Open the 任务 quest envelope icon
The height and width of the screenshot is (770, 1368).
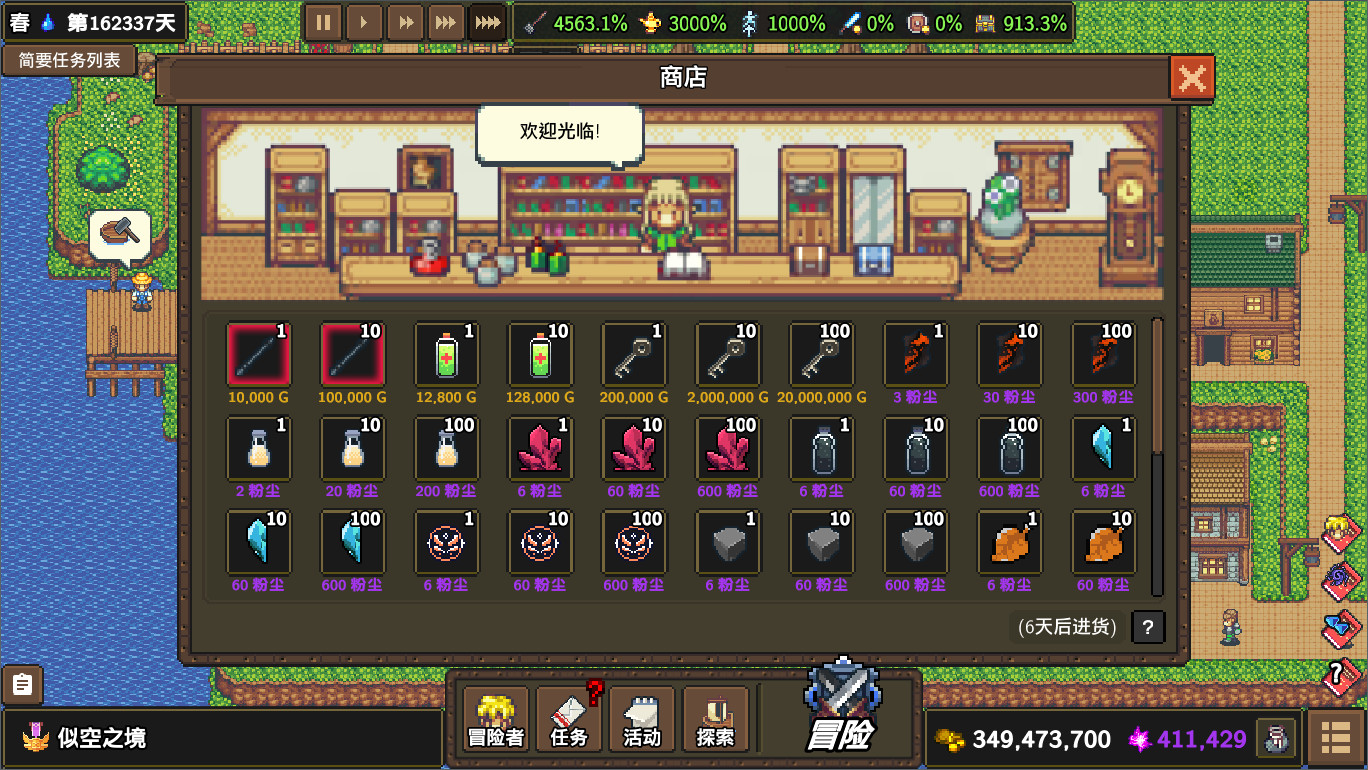[567, 718]
